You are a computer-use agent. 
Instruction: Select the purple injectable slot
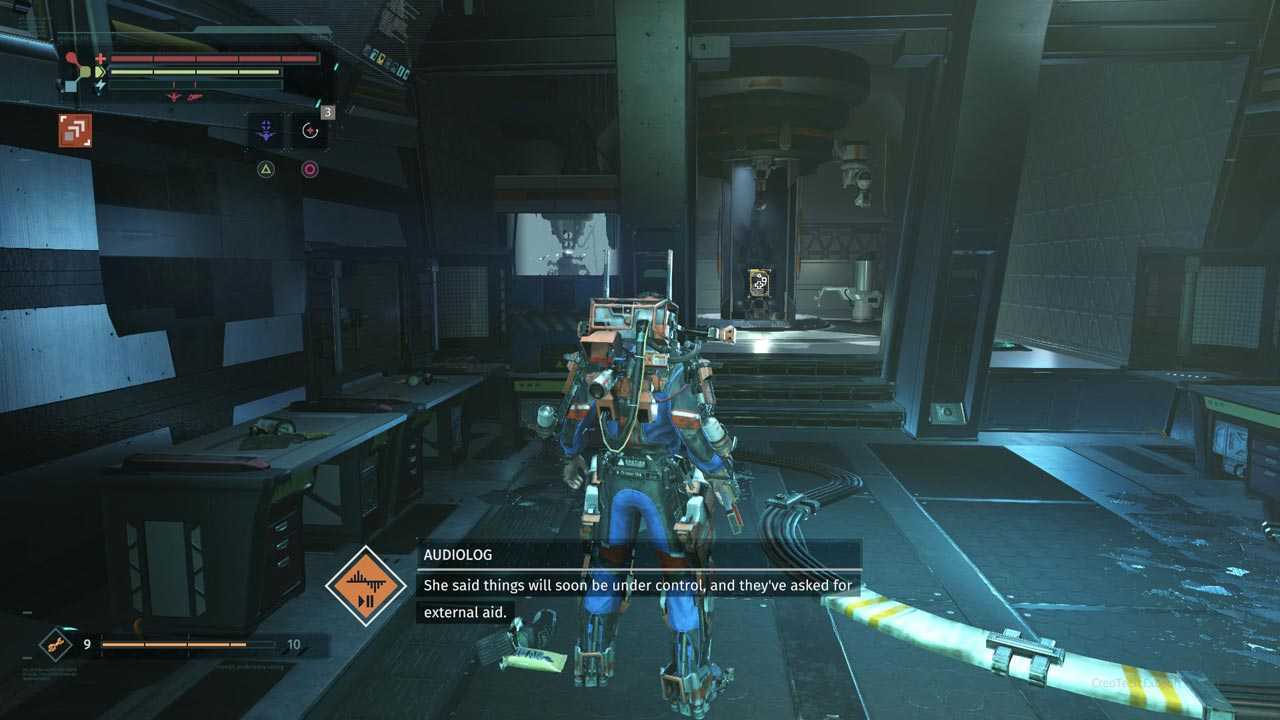pyautogui.click(x=265, y=130)
